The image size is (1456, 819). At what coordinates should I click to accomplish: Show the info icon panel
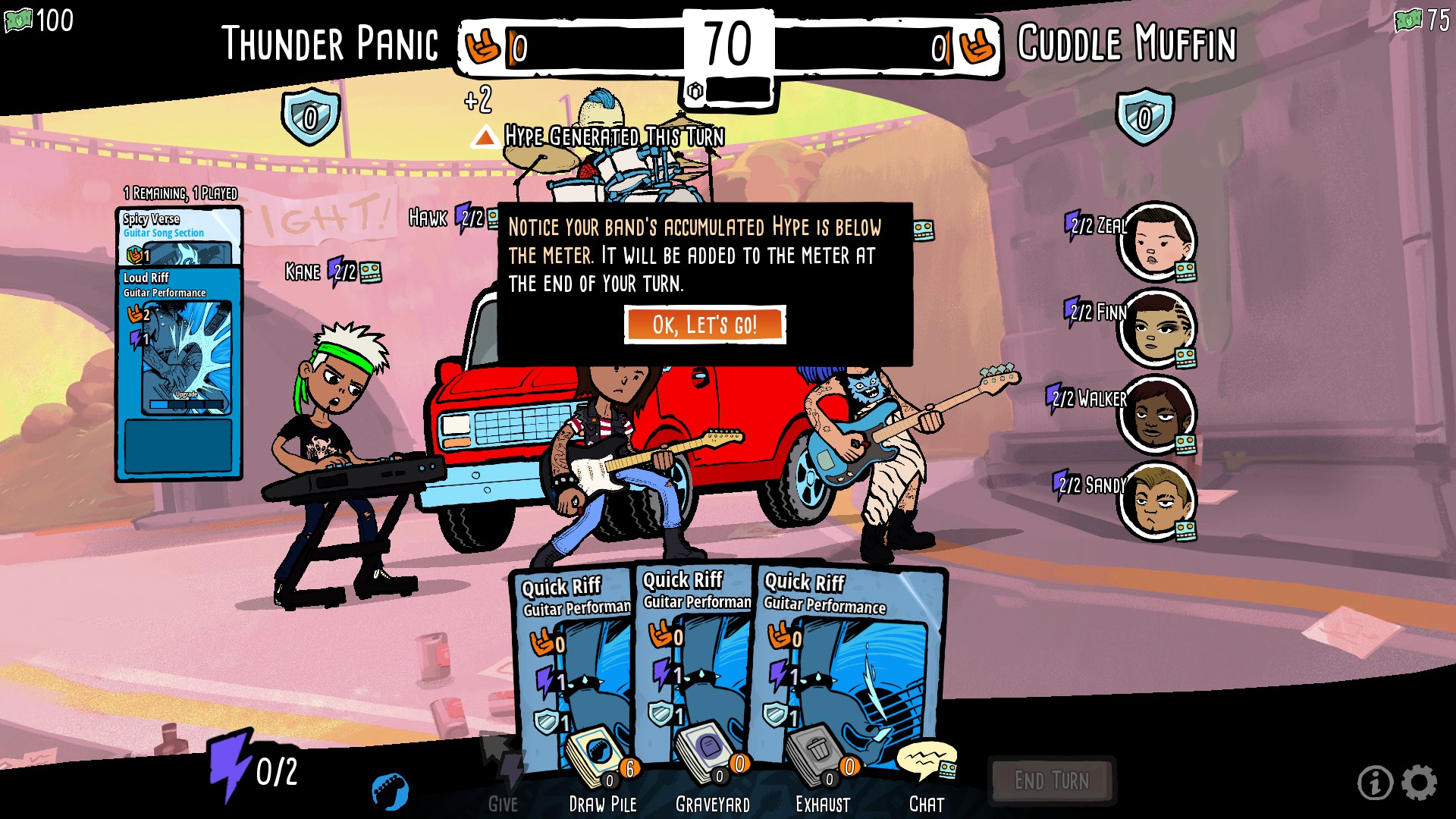pyautogui.click(x=1375, y=783)
